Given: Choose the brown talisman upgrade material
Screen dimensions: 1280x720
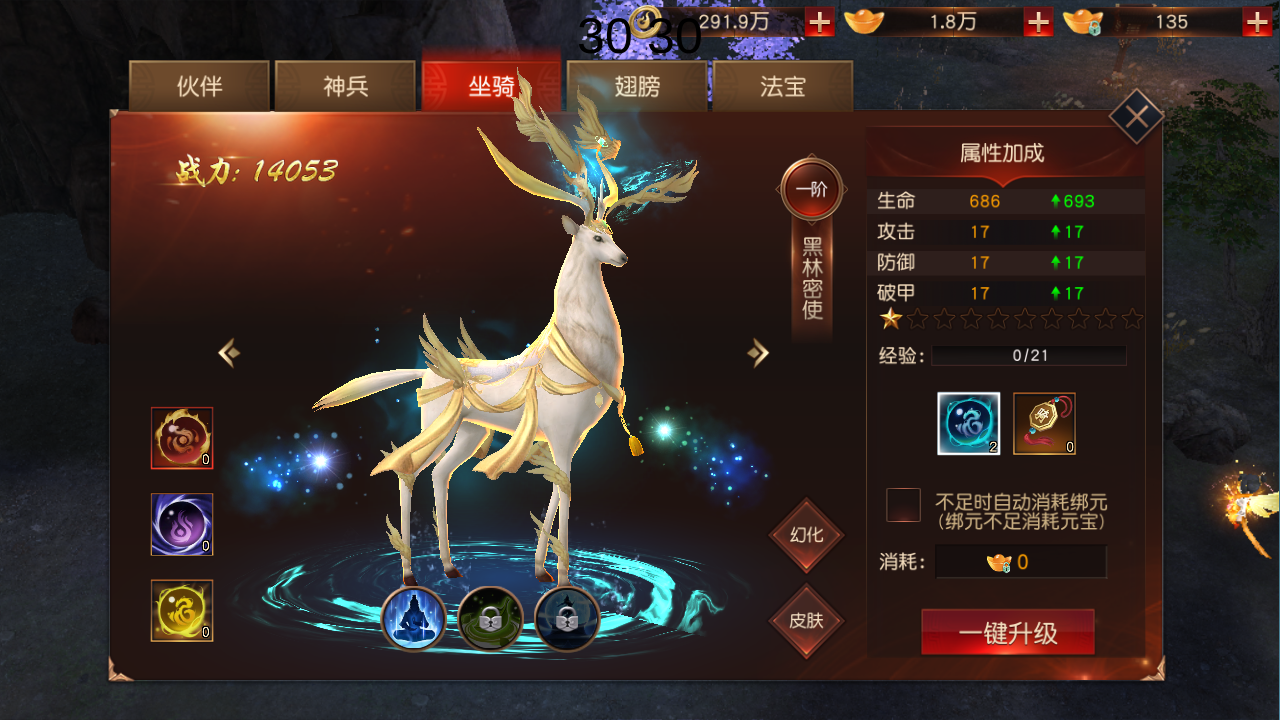Looking at the screenshot, I should pyautogui.click(x=1044, y=423).
